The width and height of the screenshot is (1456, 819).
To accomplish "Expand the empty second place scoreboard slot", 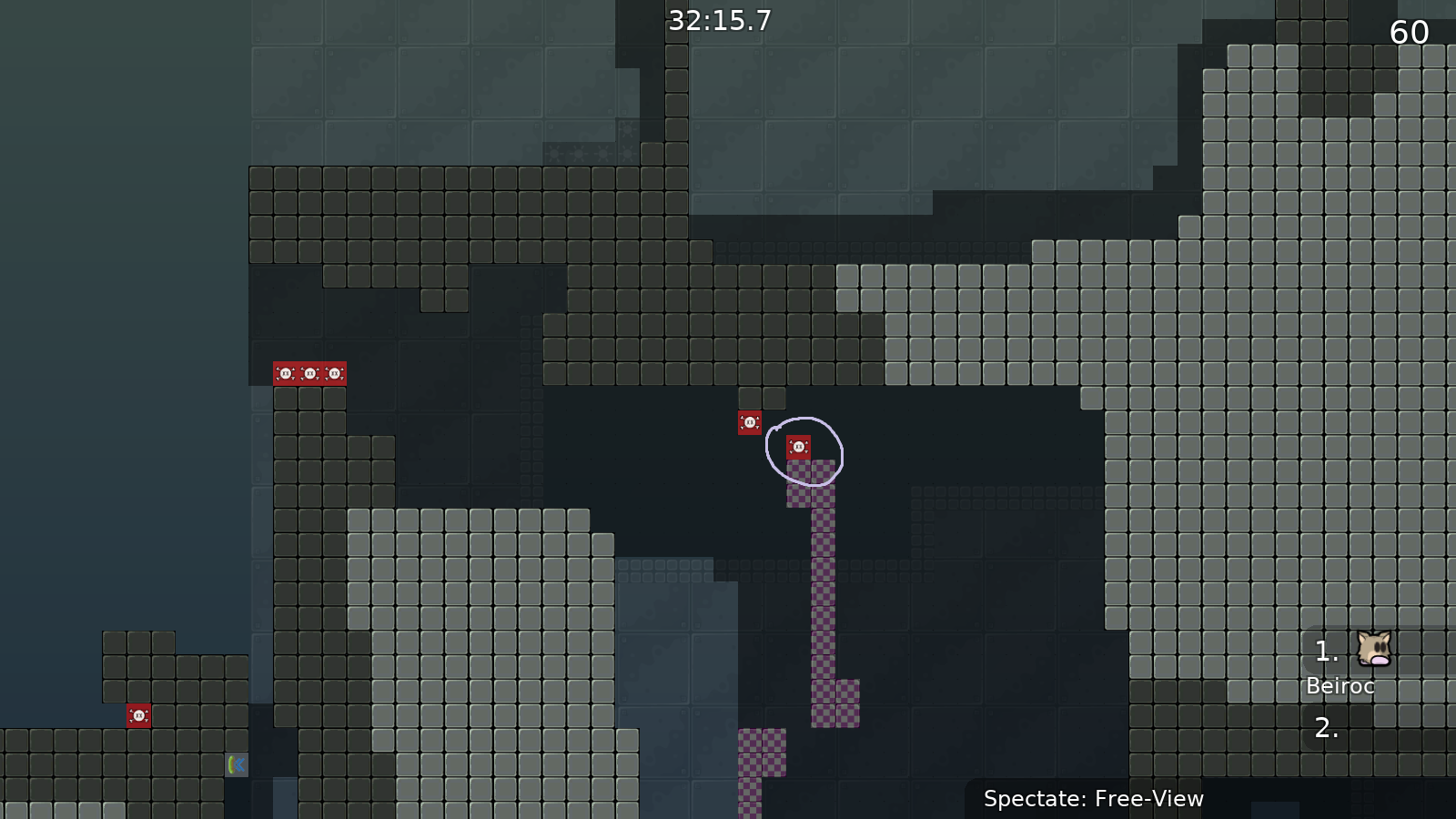I will click(x=1325, y=729).
